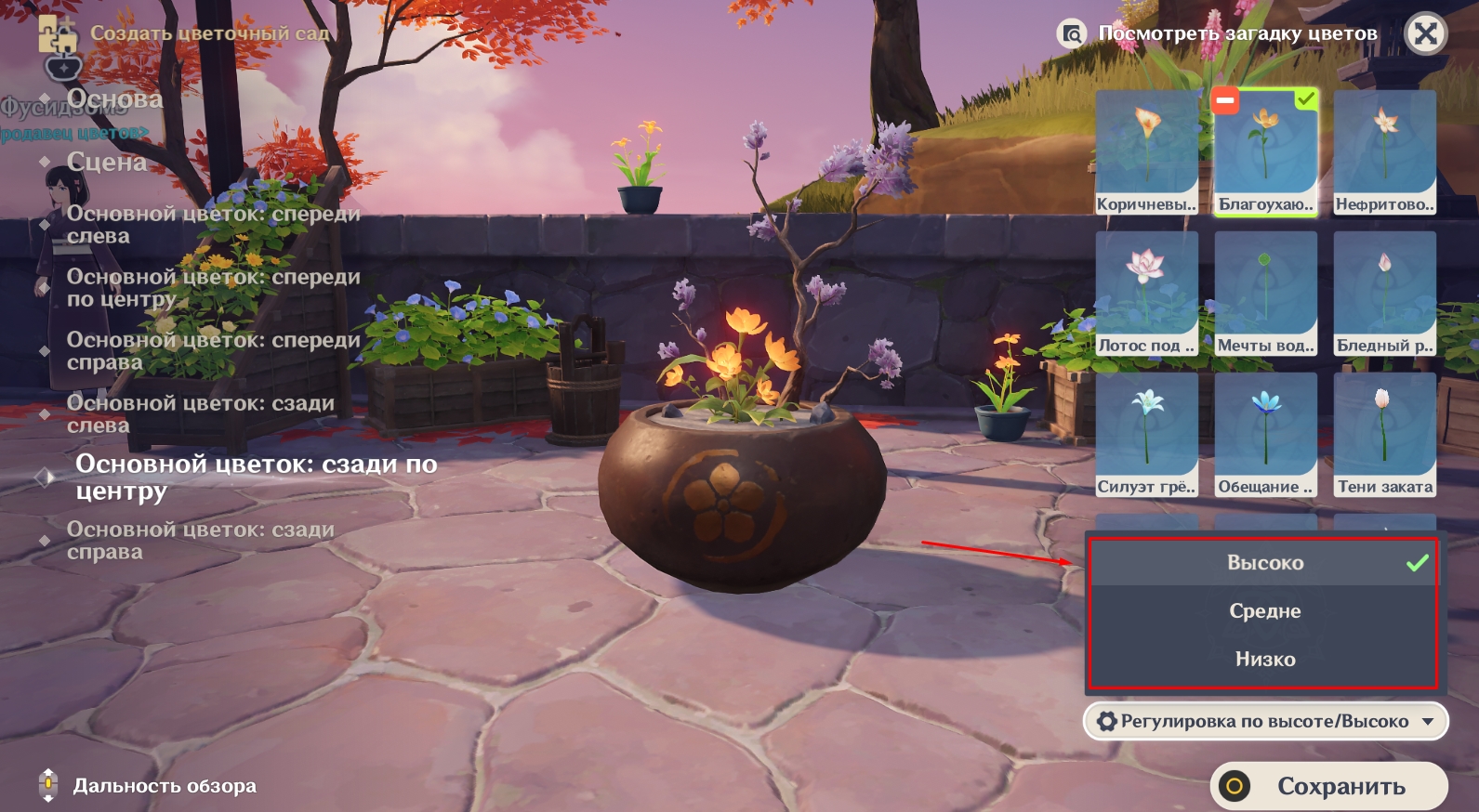
Task: Set height to Низко
Action: click(1264, 660)
